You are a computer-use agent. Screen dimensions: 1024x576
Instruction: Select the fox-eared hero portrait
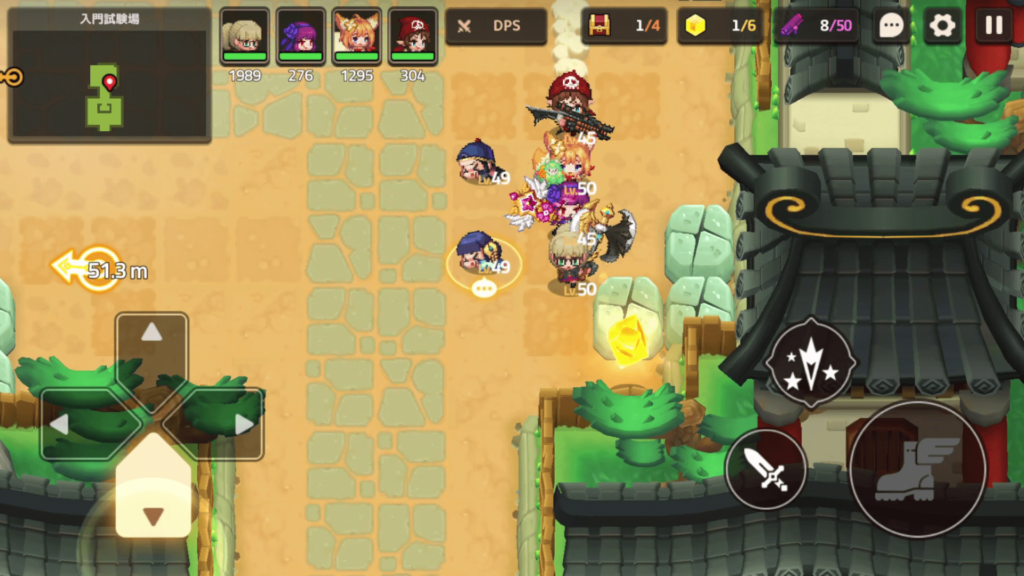point(356,37)
